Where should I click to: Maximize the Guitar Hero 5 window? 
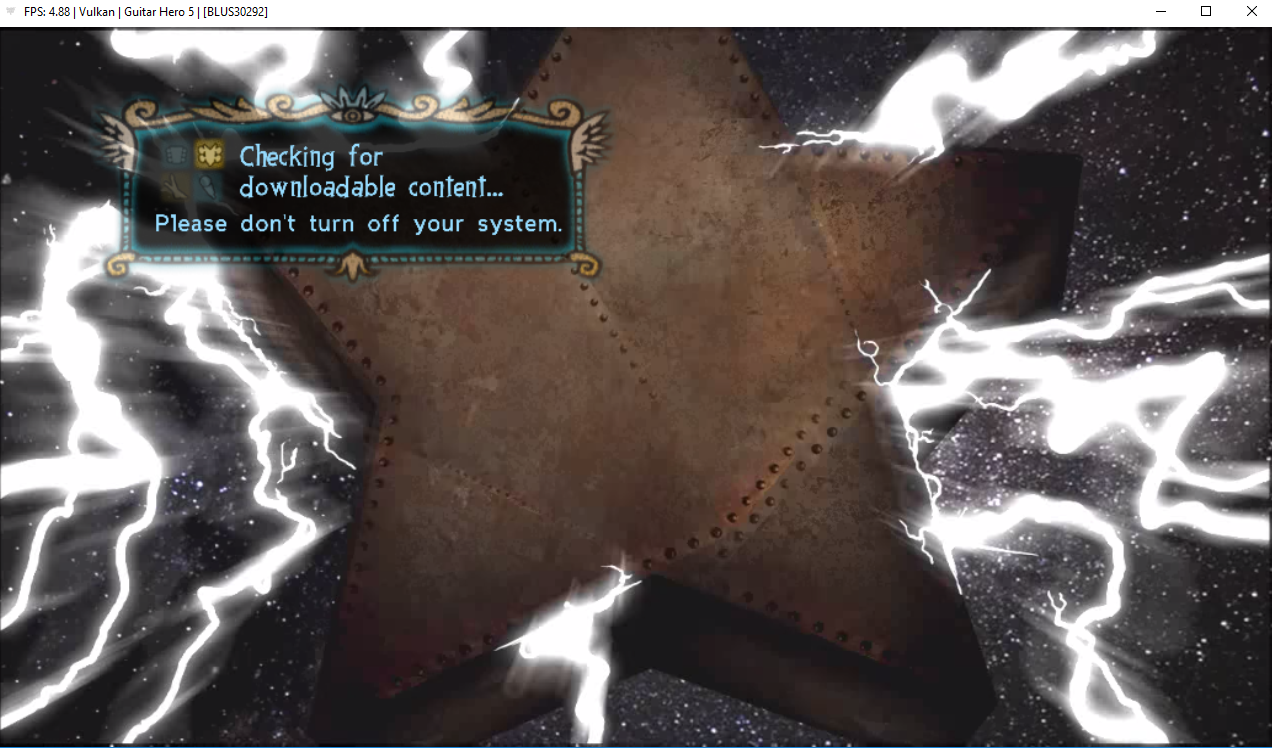1206,11
